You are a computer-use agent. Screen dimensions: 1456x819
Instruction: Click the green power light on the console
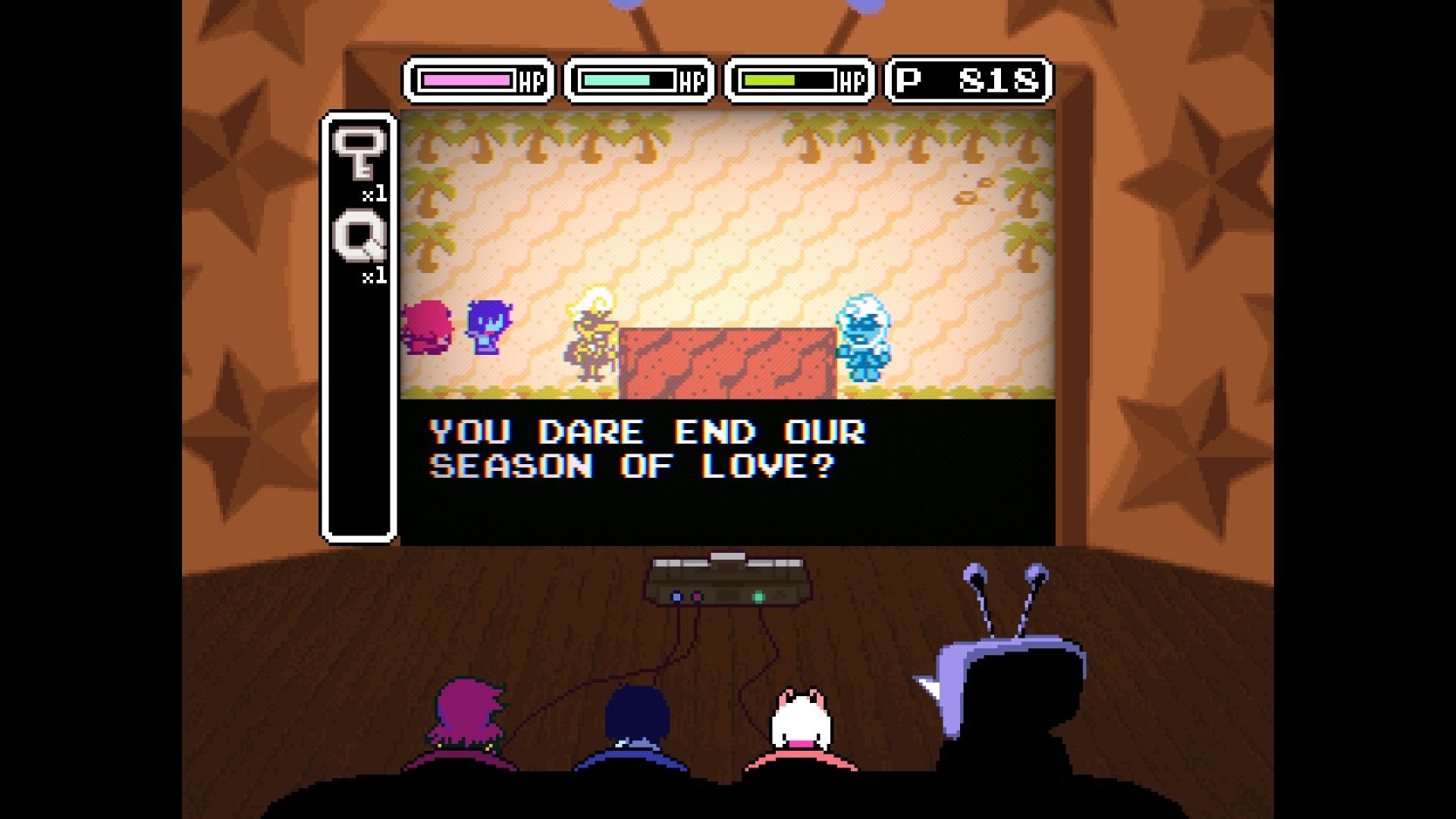[x=758, y=598]
